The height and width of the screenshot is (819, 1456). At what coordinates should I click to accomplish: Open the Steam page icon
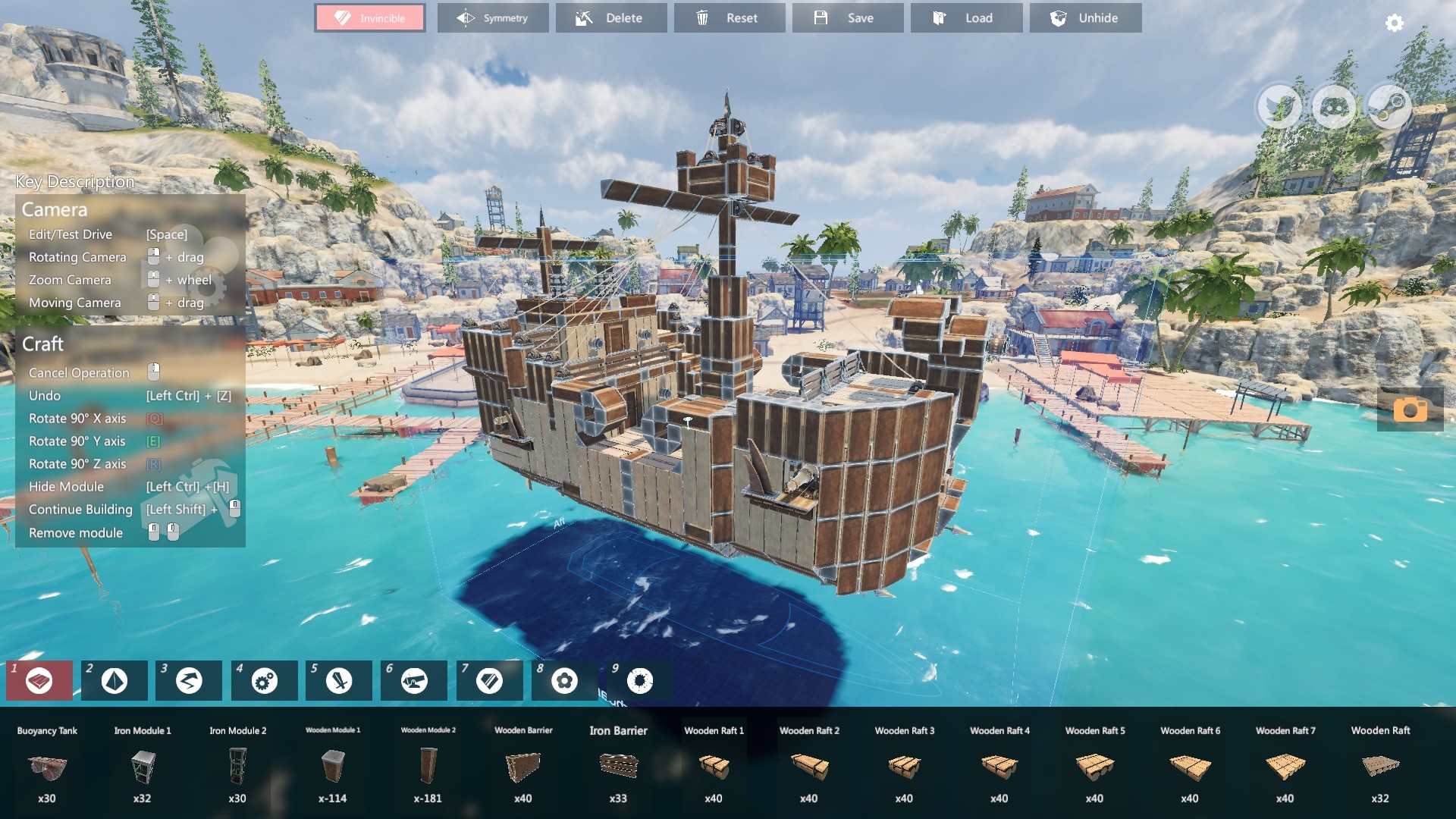tap(1386, 107)
